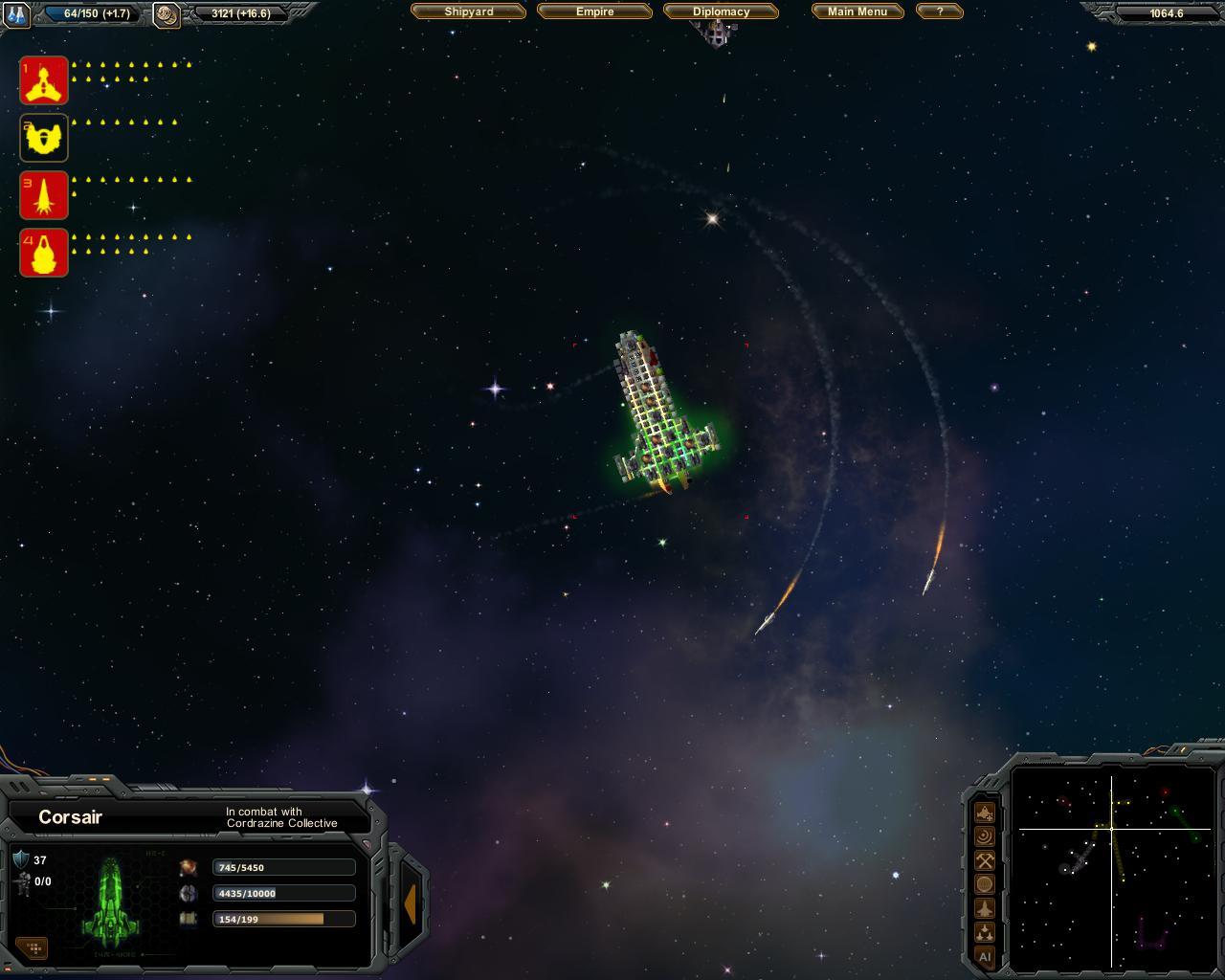Open the Main Menu
1225x980 pixels.
tap(857, 11)
